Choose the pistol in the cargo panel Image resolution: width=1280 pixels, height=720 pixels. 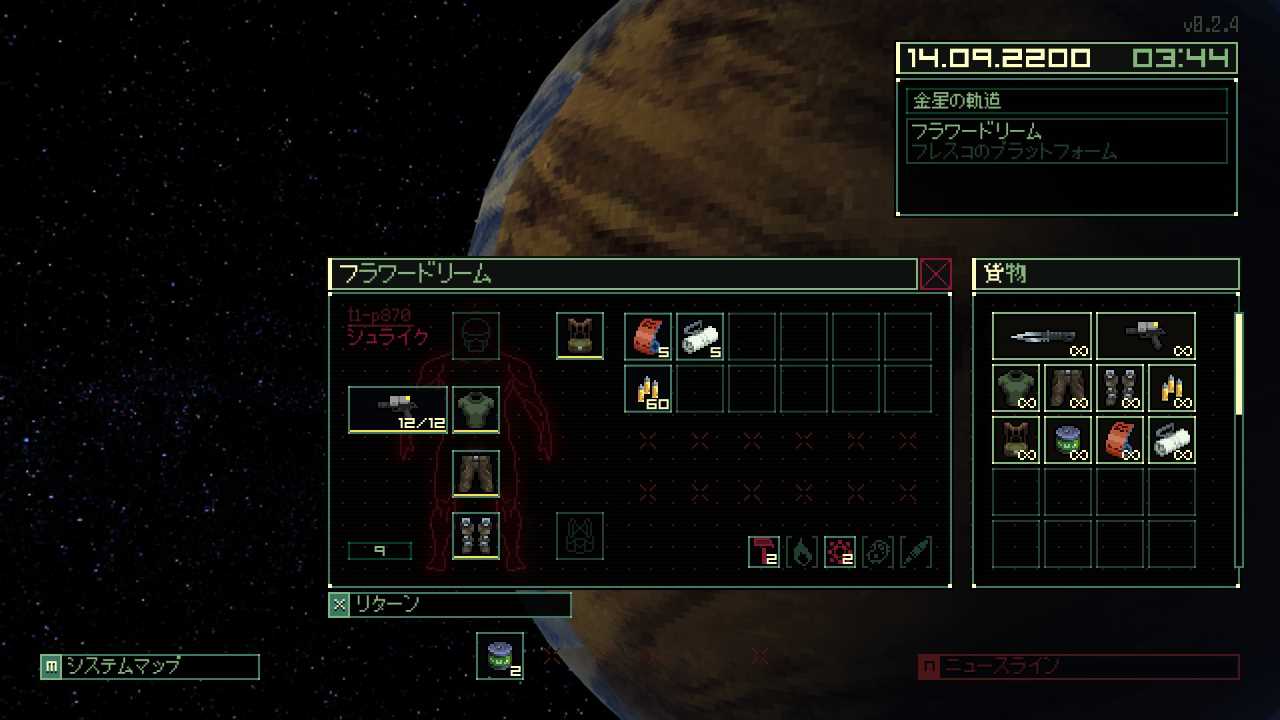click(1146, 336)
